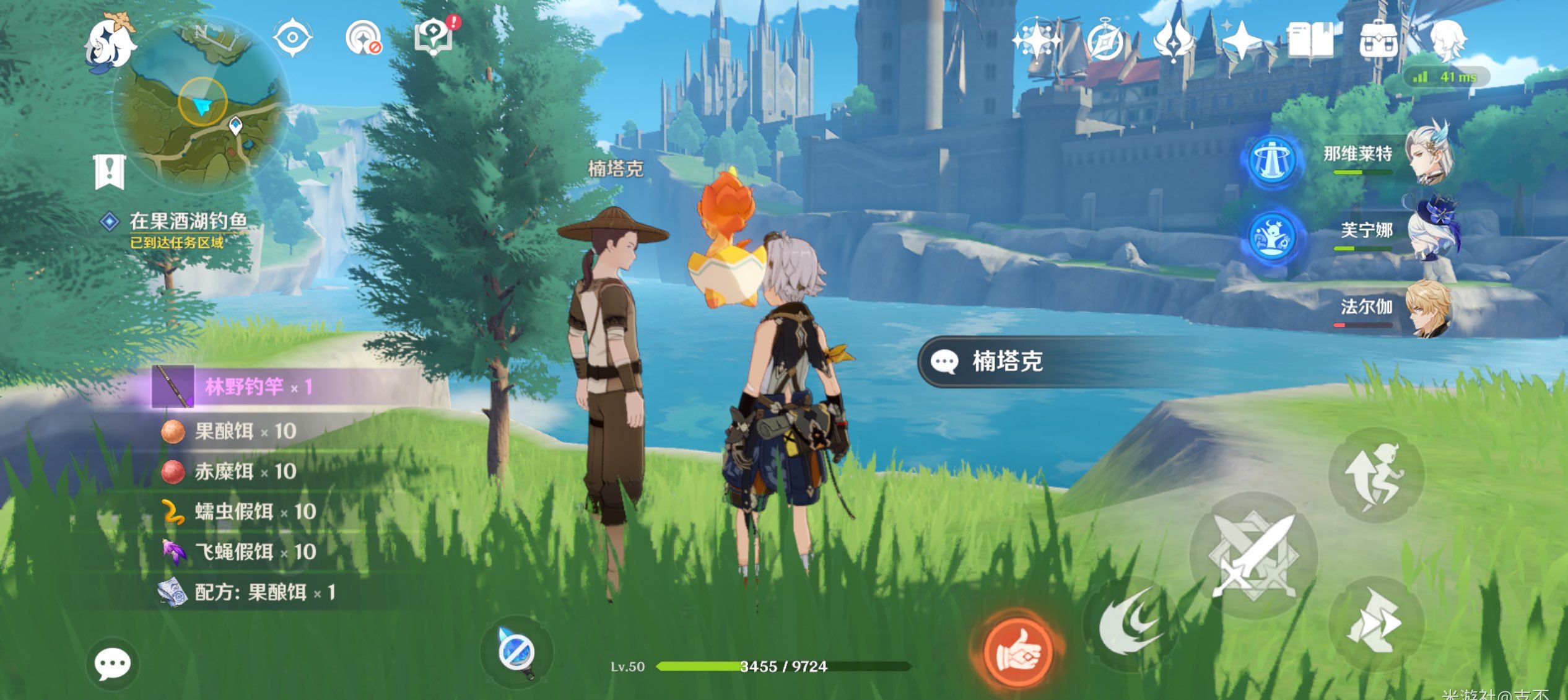Talk to 楠塔克 dialogue prompt
Image resolution: width=1568 pixels, height=700 pixels.
pyautogui.click(x=1006, y=362)
